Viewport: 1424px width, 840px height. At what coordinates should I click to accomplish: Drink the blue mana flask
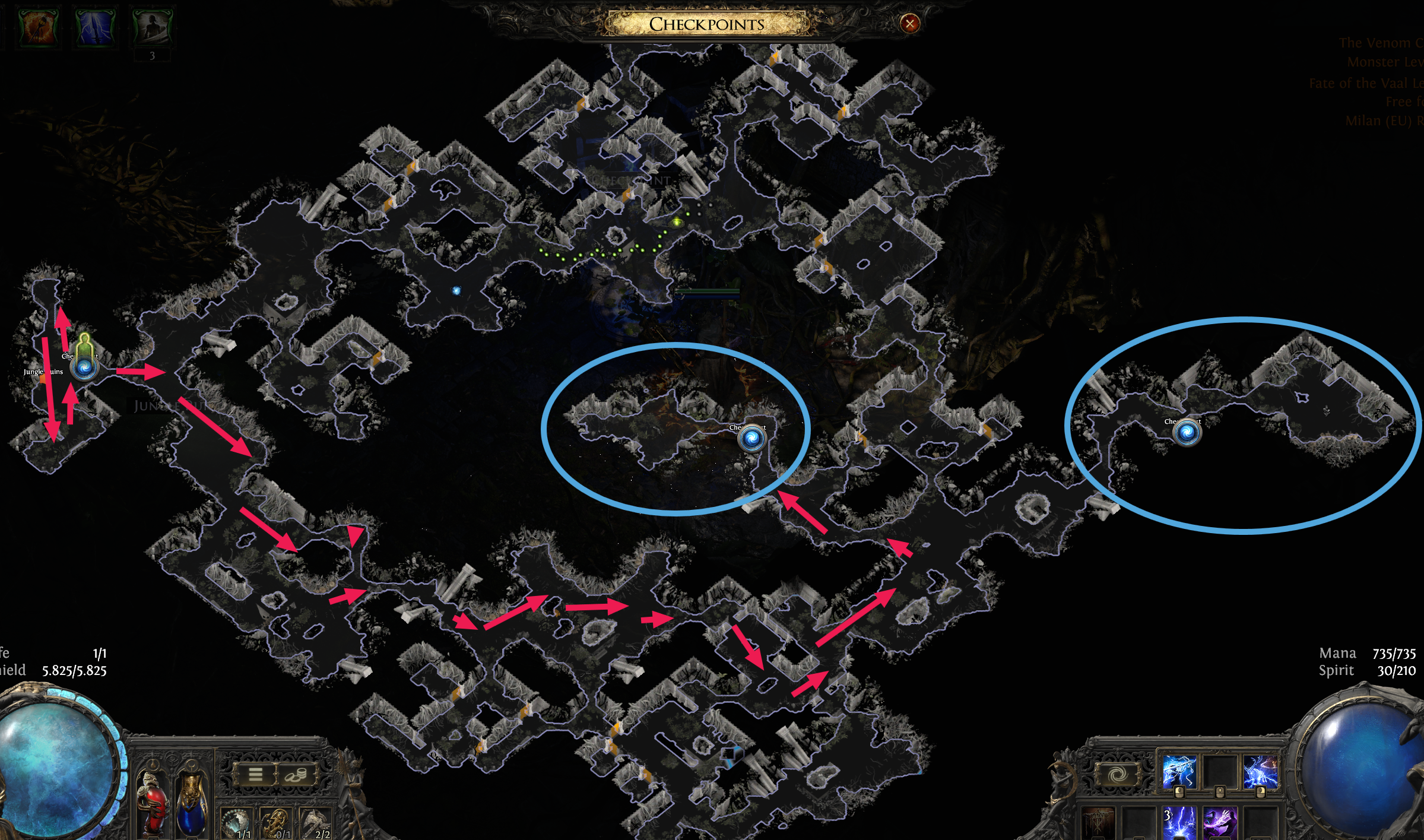click(192, 804)
